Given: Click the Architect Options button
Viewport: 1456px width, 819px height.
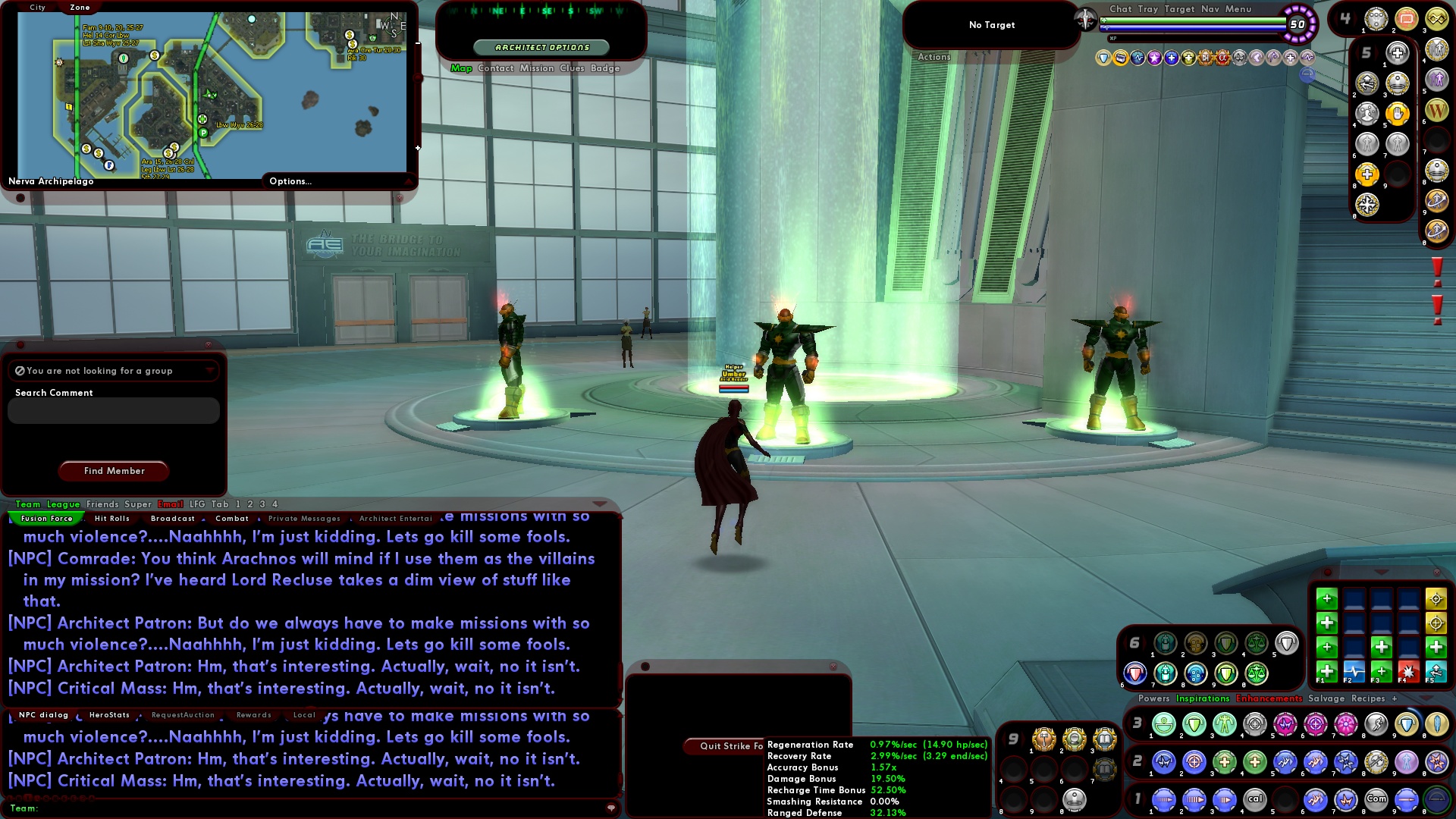Looking at the screenshot, I should click(x=541, y=46).
